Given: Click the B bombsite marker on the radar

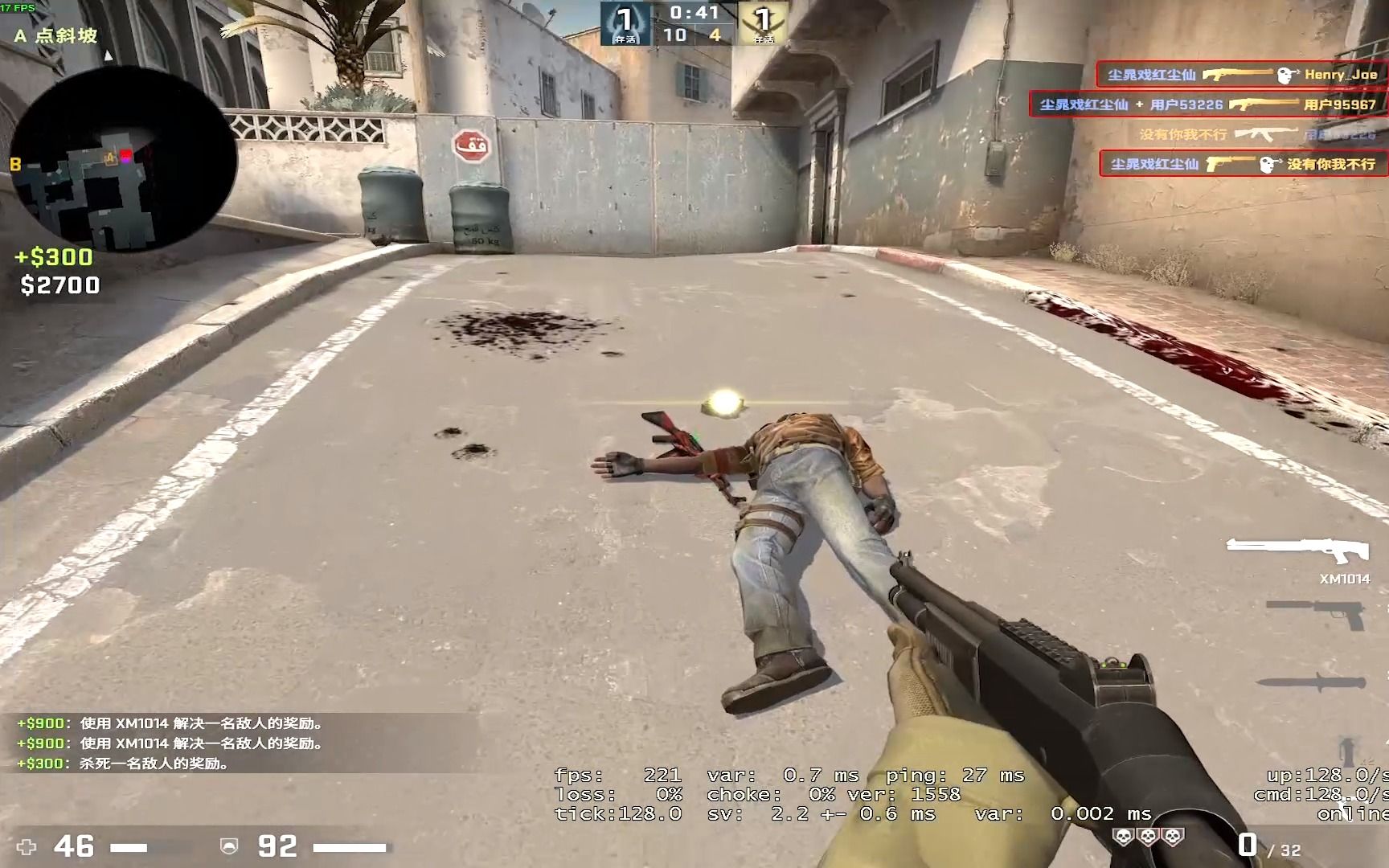Looking at the screenshot, I should [14, 163].
